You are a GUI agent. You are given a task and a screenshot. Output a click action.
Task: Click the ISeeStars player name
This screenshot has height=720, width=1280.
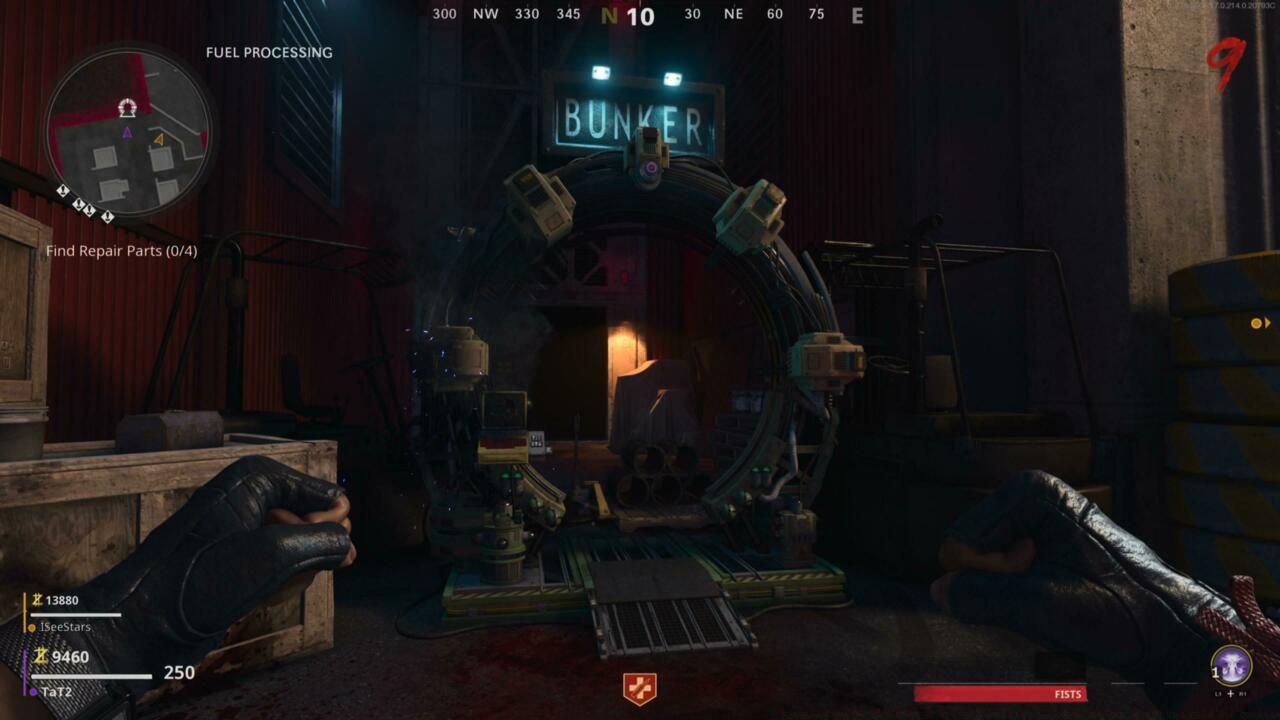tap(65, 626)
